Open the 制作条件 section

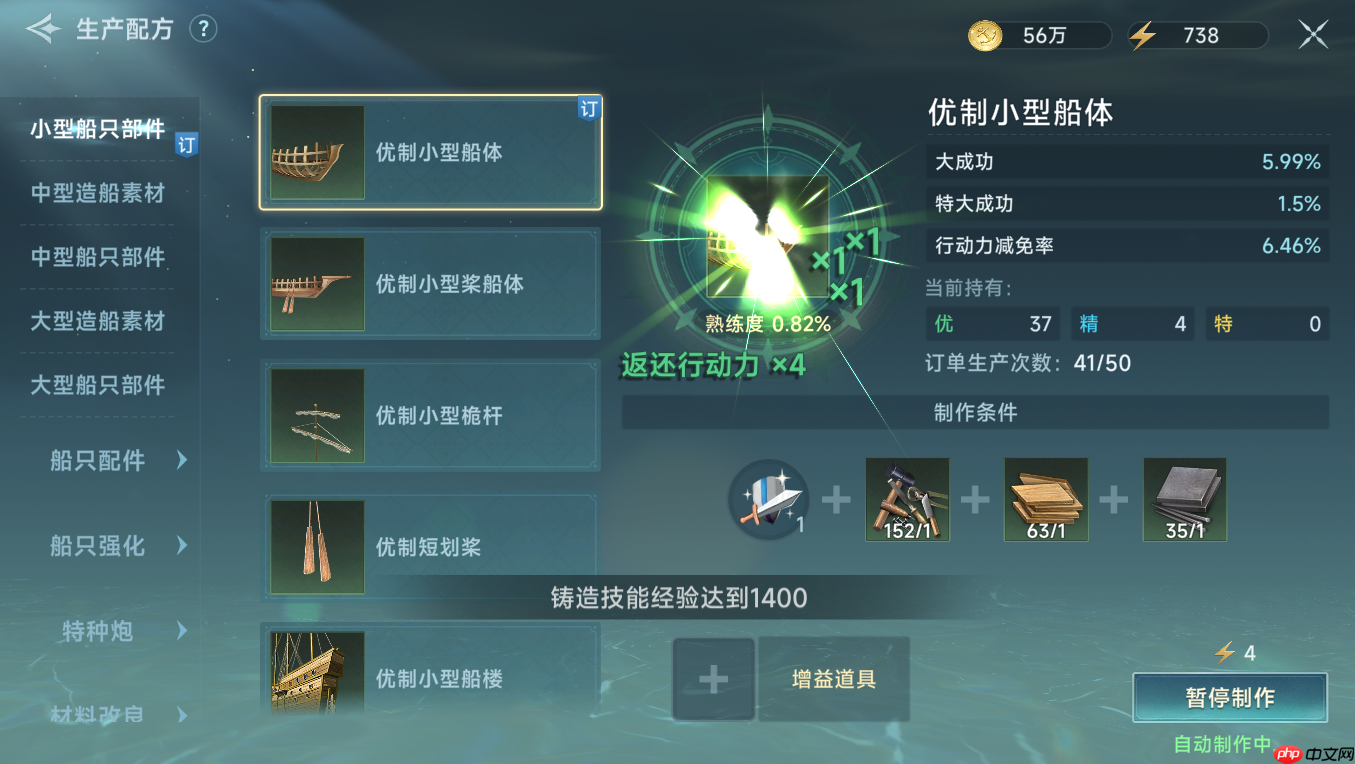[975, 413]
